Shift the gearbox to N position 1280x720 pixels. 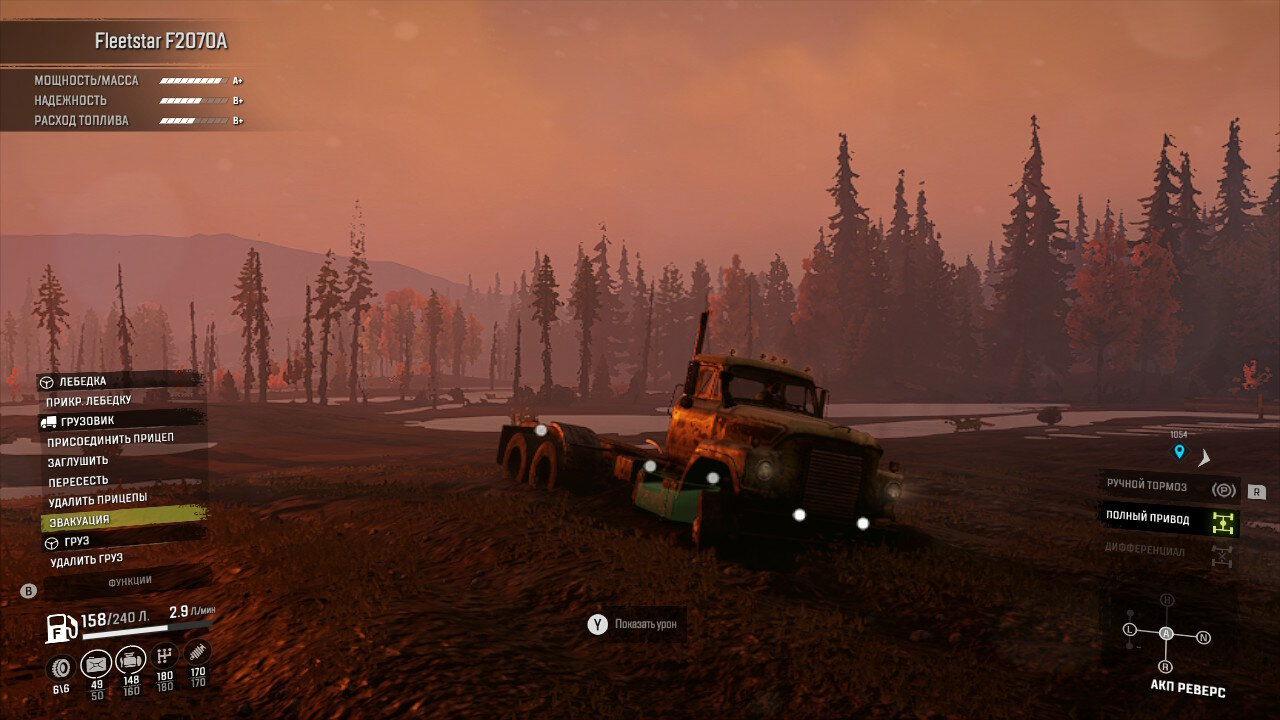1203,637
